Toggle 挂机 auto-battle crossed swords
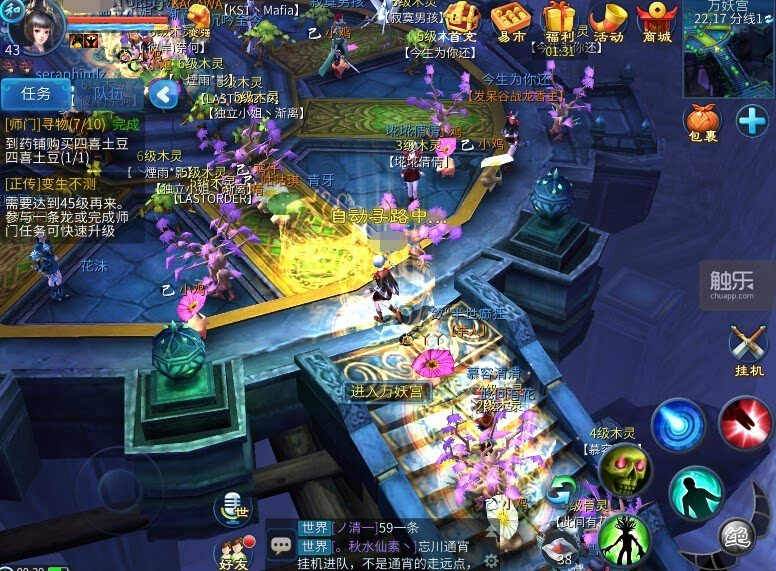 [x=748, y=350]
